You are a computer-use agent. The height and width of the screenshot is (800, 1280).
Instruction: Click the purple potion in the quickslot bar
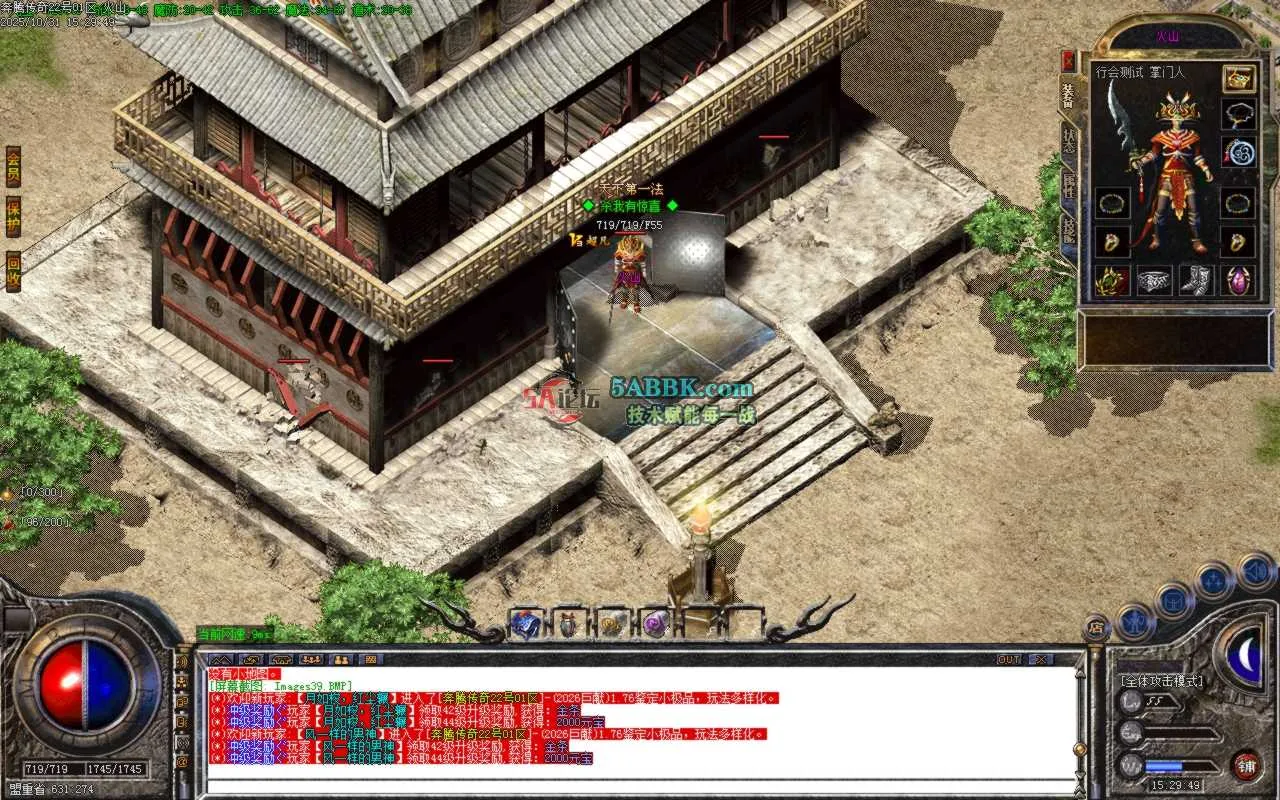point(655,624)
